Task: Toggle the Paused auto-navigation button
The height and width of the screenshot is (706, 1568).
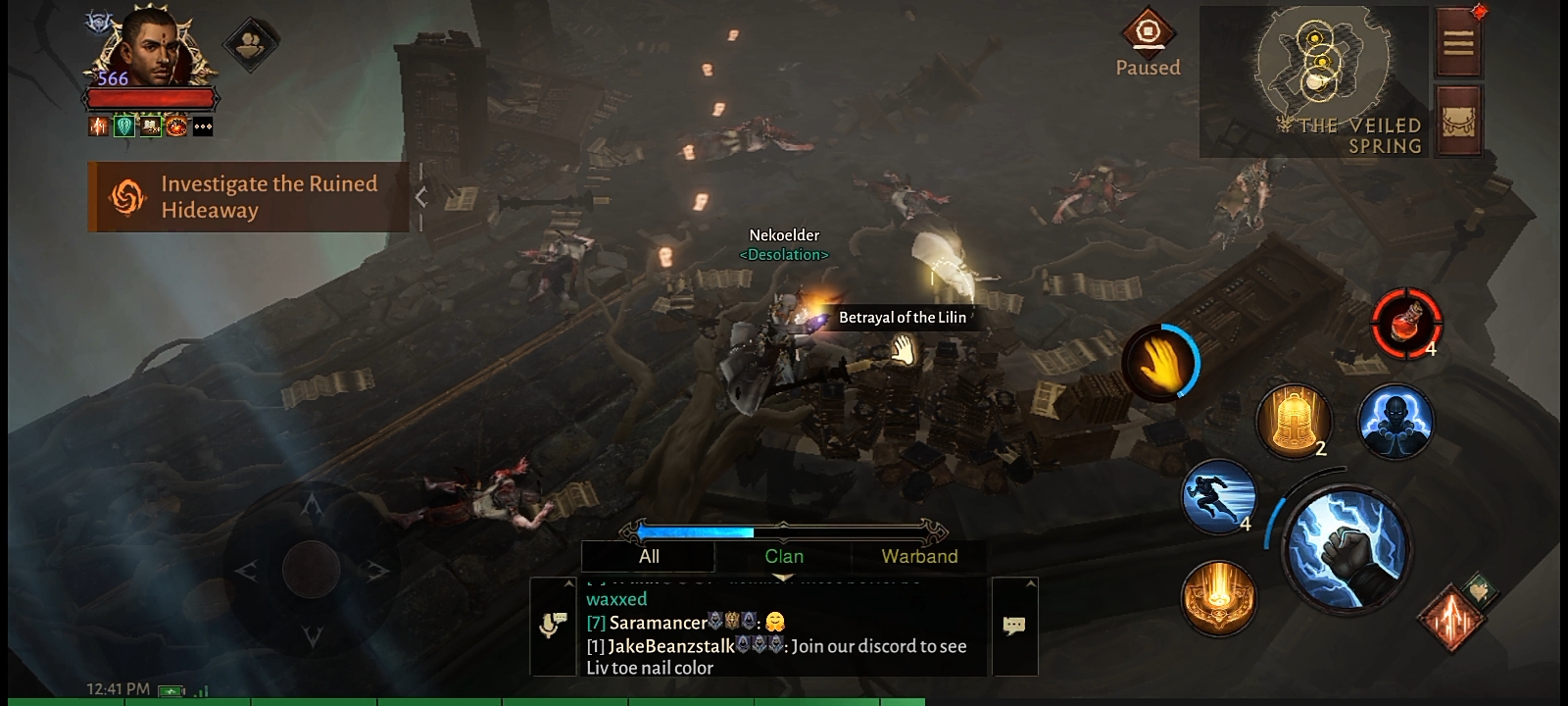Action: point(1148,44)
